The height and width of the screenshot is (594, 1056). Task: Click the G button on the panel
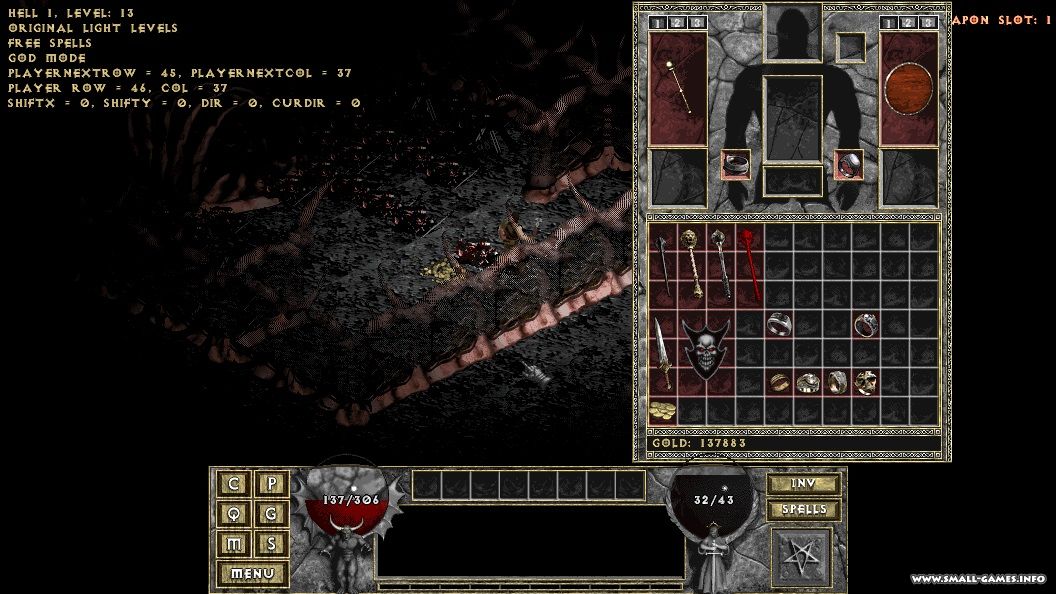click(271, 514)
